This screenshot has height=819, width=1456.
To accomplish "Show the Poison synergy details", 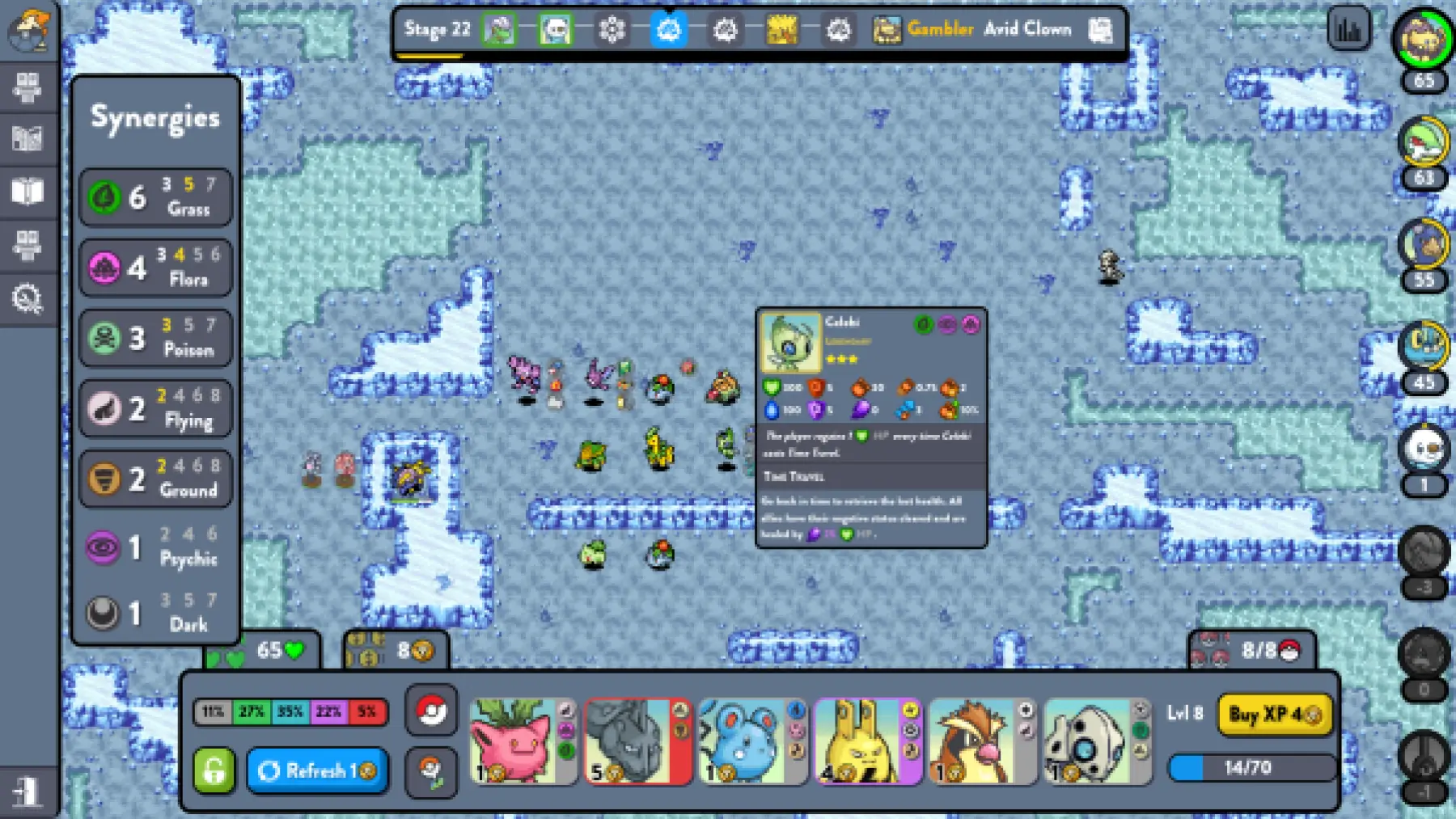I will pyautogui.click(x=155, y=337).
